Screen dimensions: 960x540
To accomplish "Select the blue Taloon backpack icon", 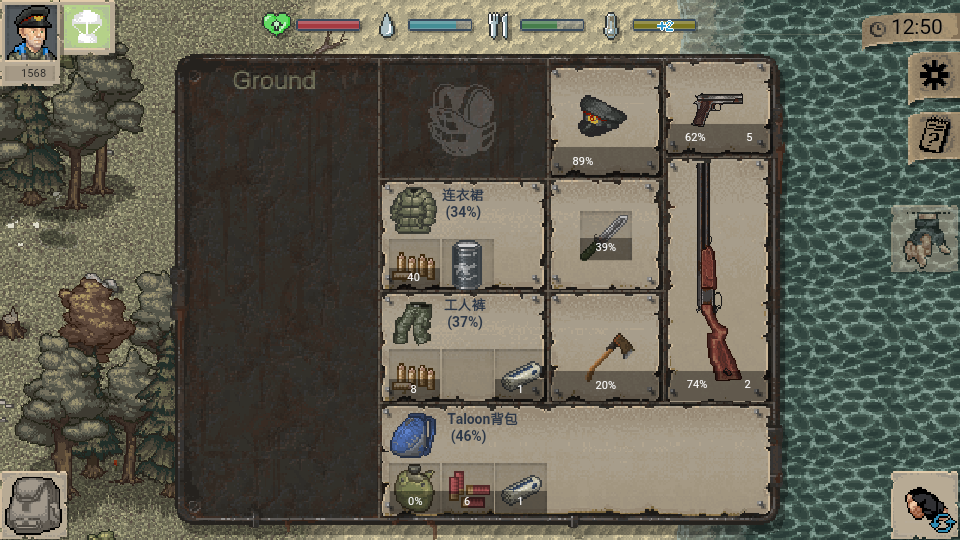I will point(410,432).
